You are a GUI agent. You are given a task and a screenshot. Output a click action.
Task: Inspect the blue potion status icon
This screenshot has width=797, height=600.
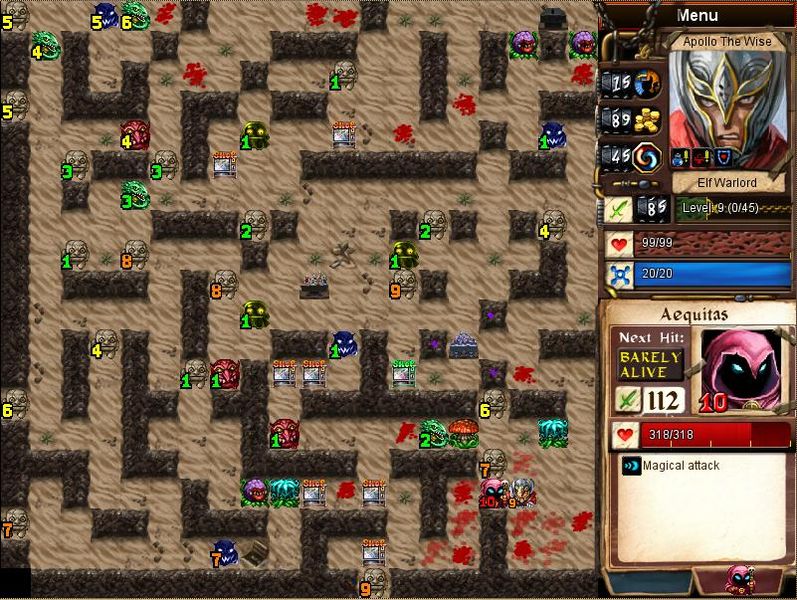pos(677,156)
